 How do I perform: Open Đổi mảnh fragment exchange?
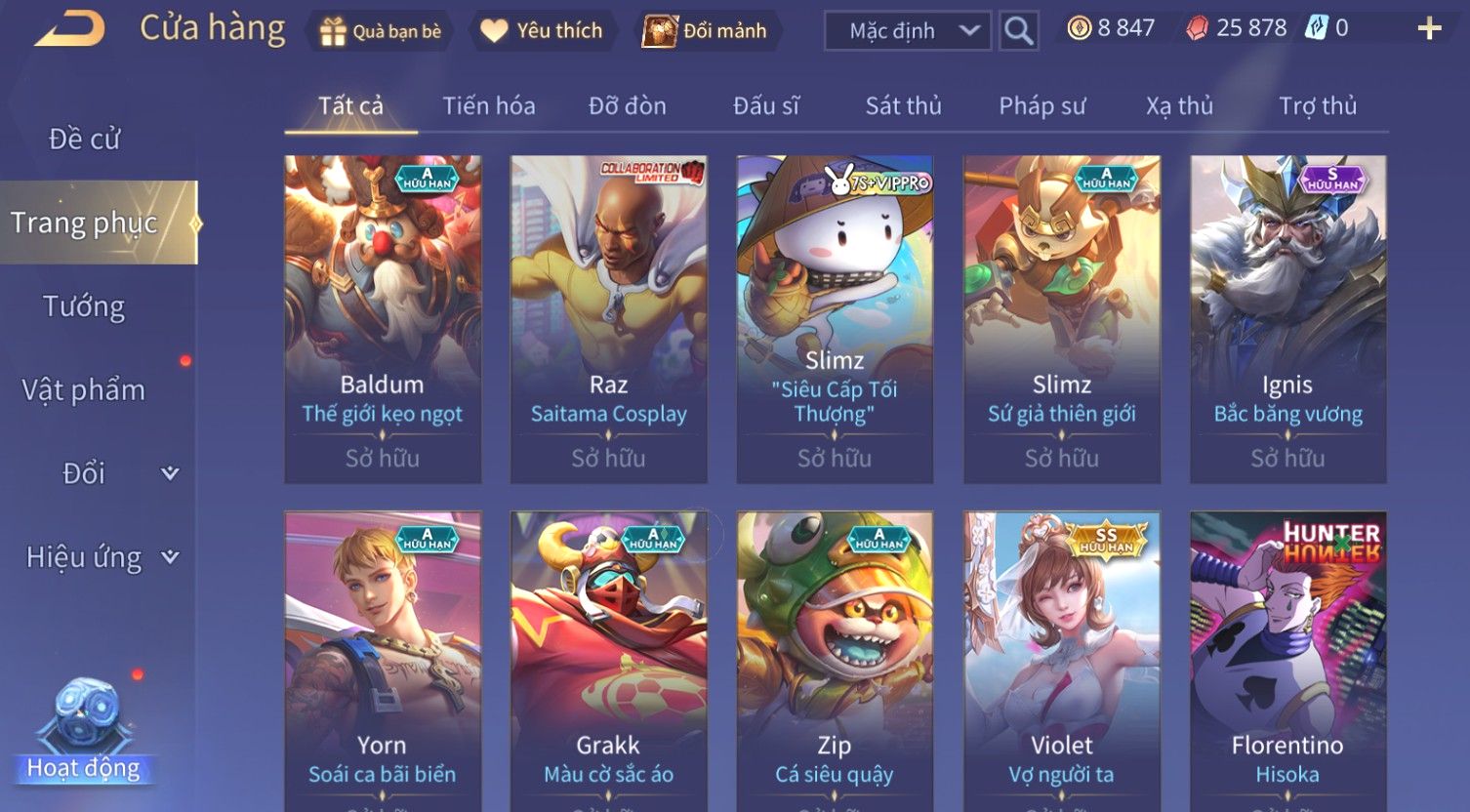coord(705,31)
